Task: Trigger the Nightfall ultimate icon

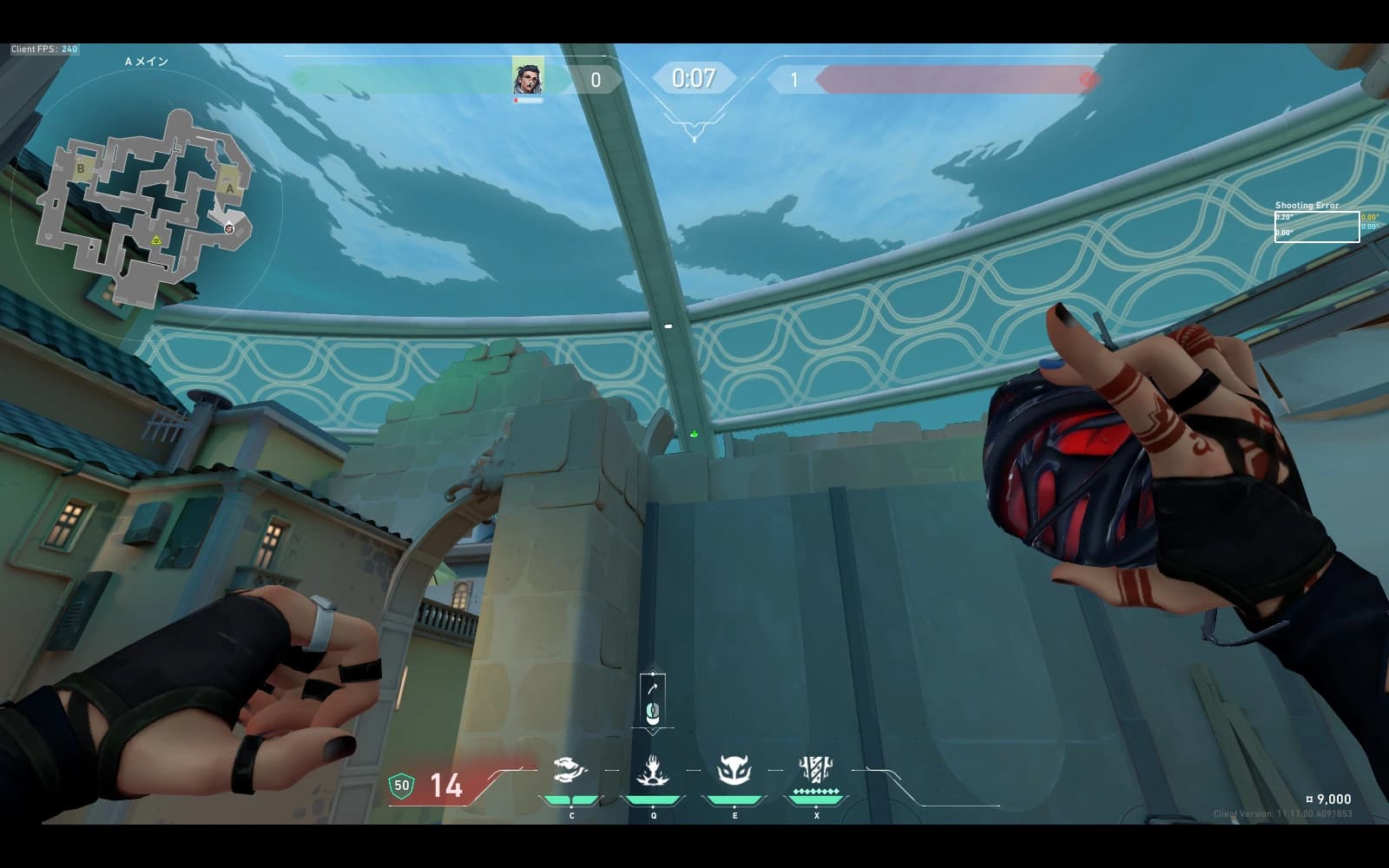Action: (815, 770)
